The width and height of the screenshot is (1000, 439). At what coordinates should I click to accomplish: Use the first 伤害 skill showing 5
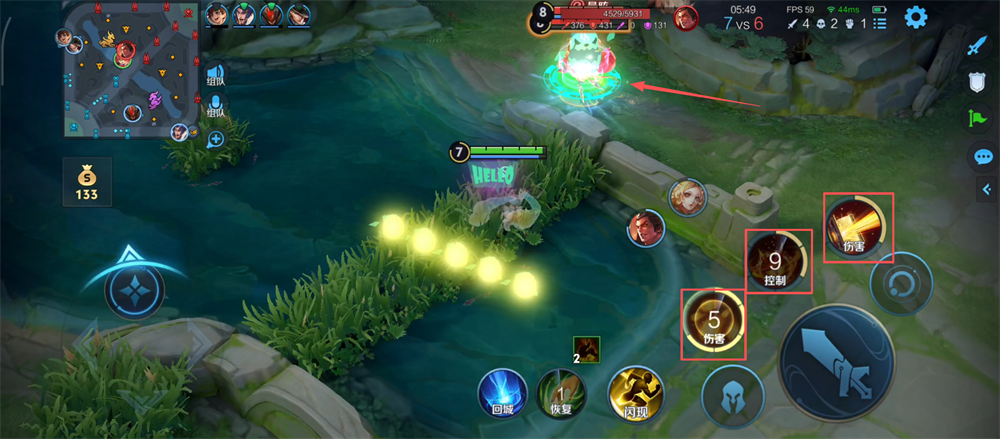click(713, 323)
